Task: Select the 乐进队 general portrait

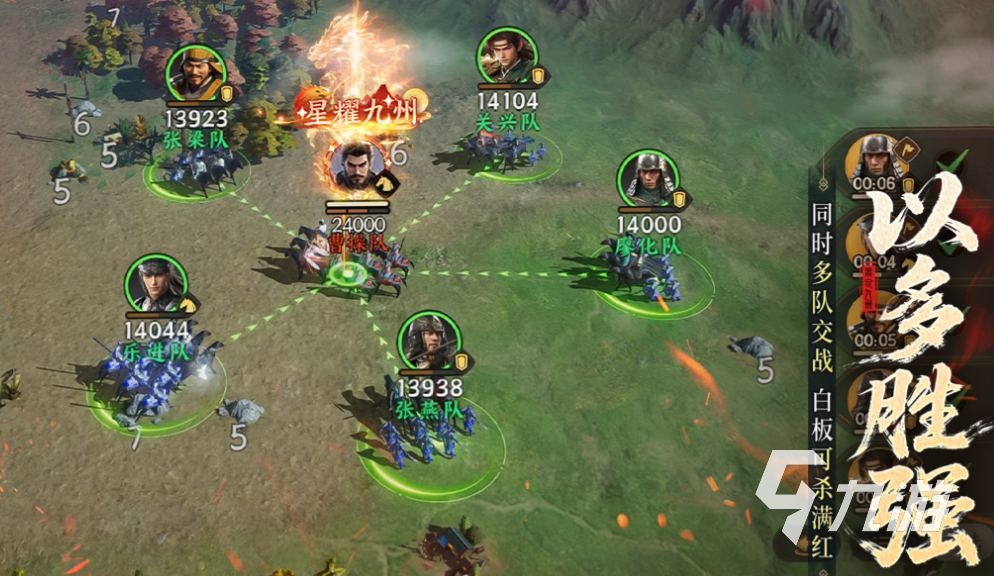Action: click(156, 285)
